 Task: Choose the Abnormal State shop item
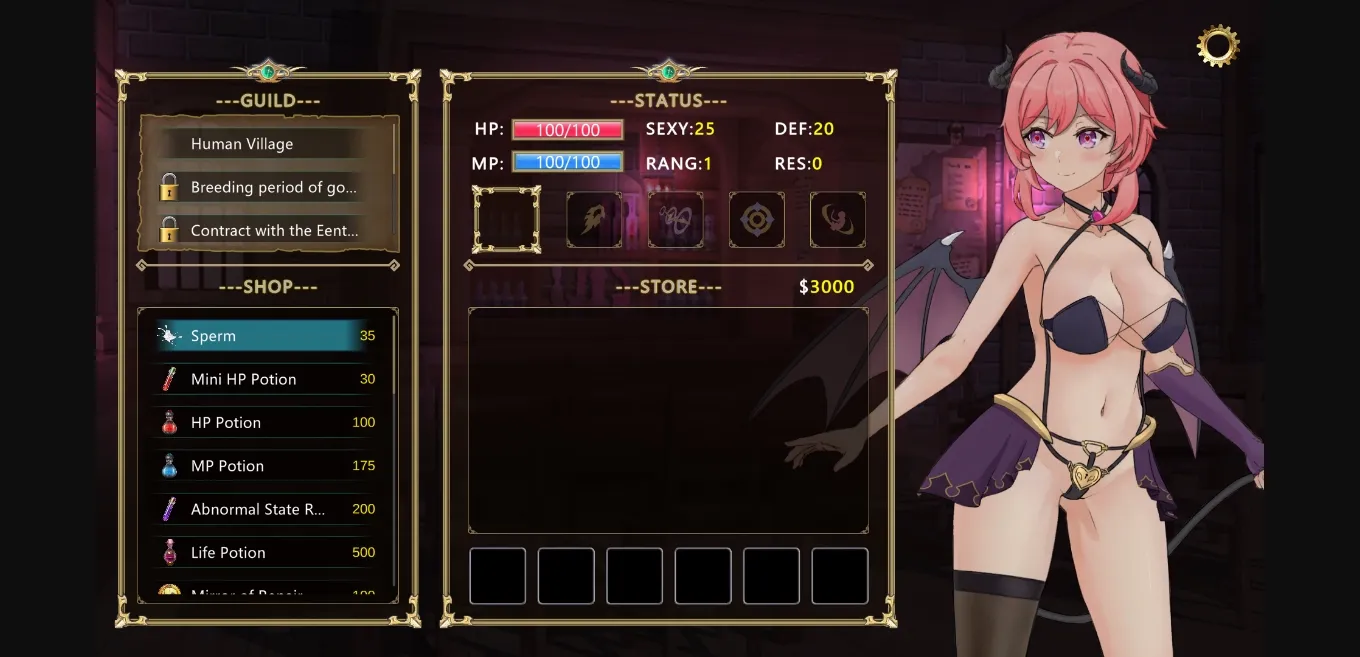(266, 509)
